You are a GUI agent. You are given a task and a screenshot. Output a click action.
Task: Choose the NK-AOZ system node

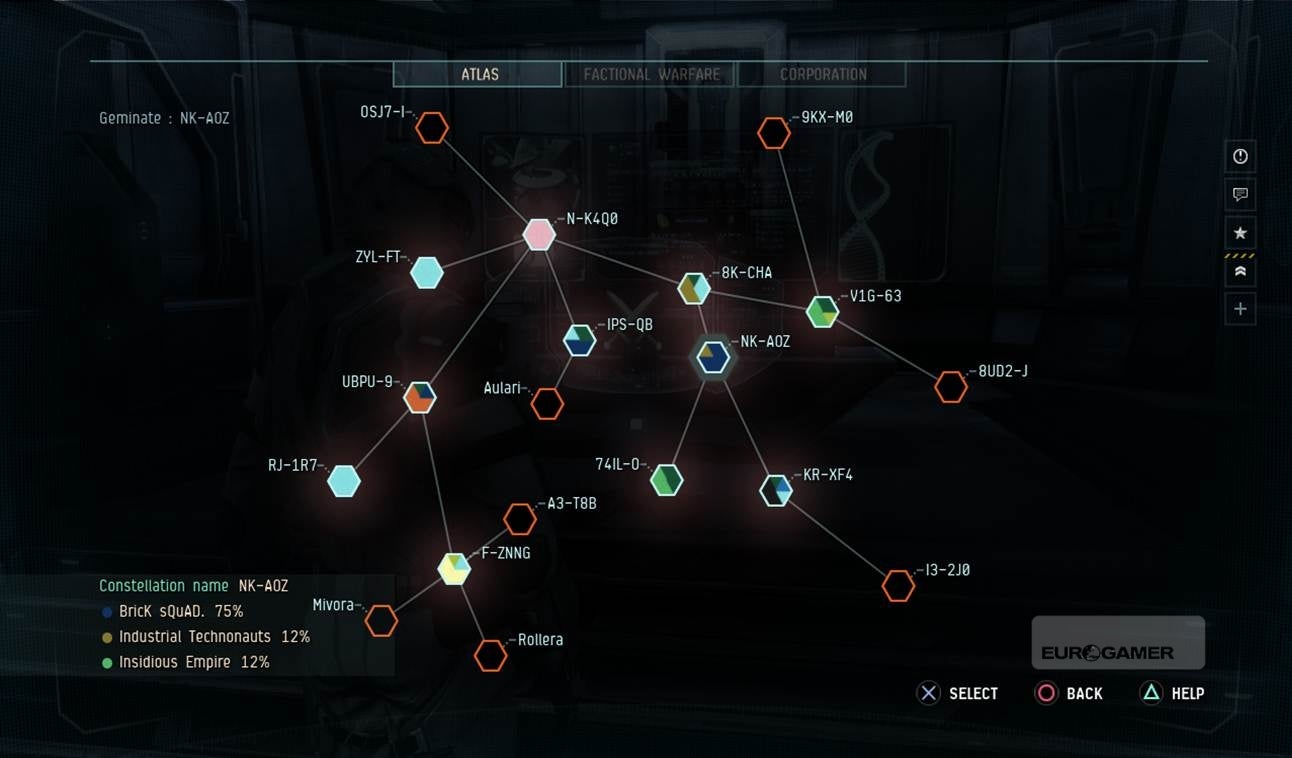coord(713,357)
